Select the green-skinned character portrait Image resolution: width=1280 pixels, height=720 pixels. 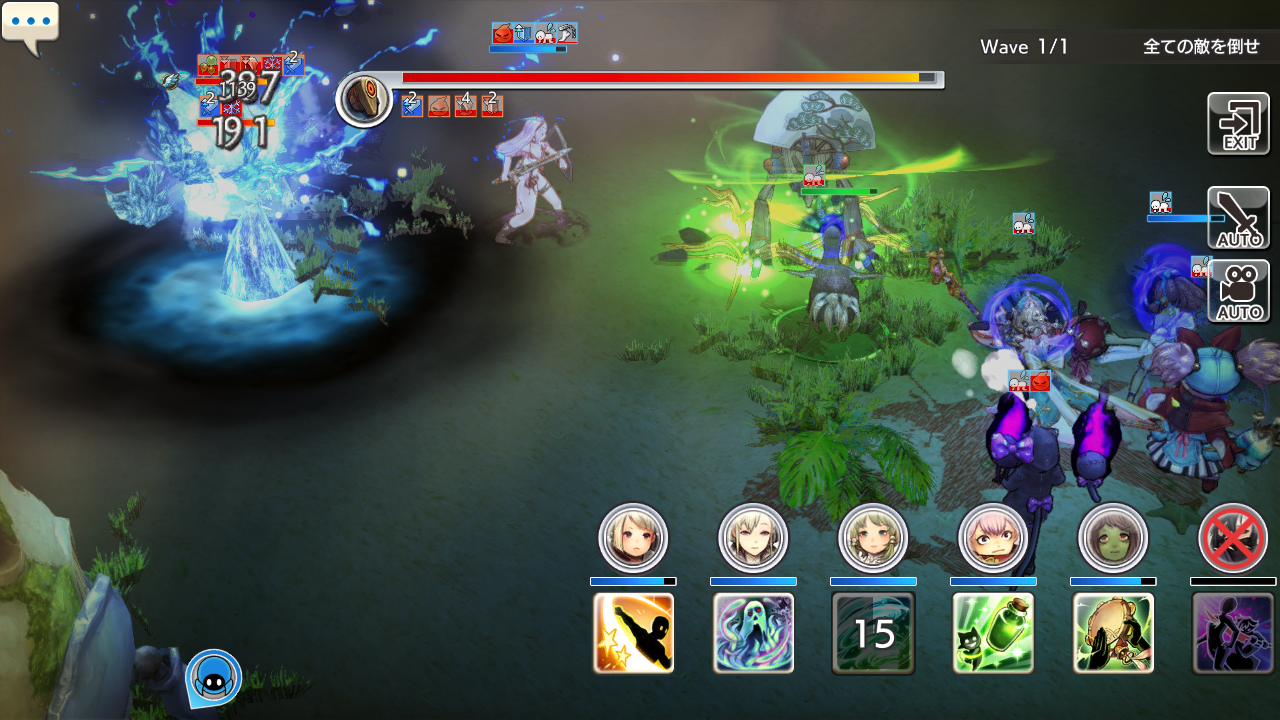(x=1113, y=538)
